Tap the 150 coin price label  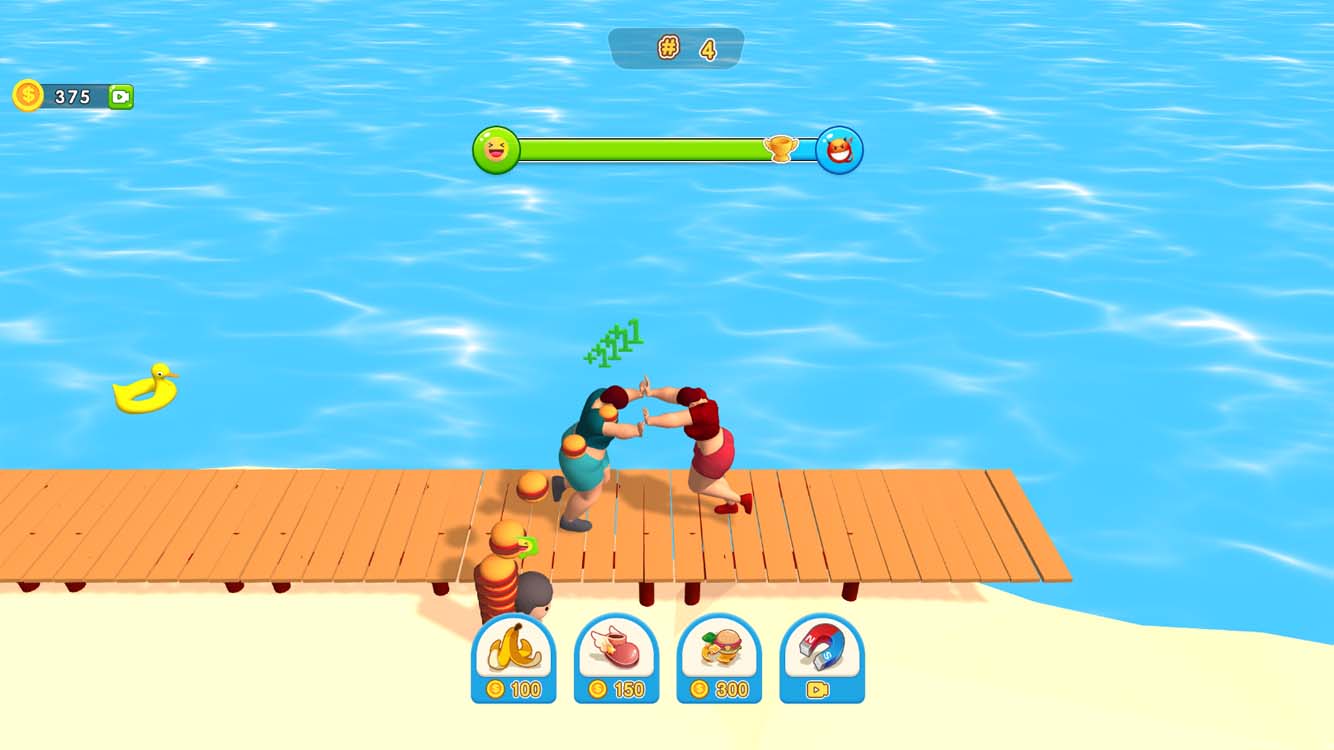point(617,688)
